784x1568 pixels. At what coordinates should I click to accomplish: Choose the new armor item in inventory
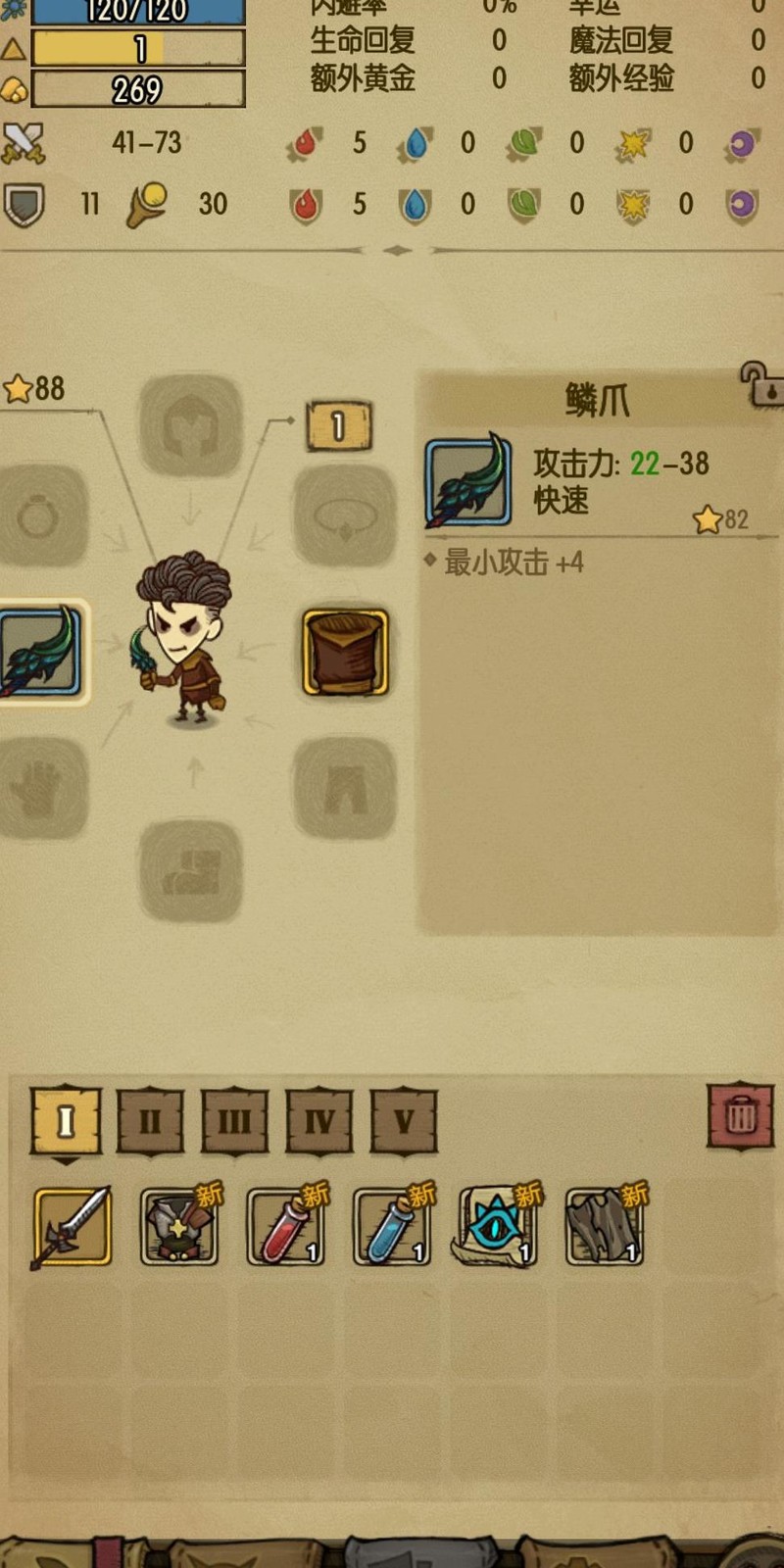coord(179,1226)
